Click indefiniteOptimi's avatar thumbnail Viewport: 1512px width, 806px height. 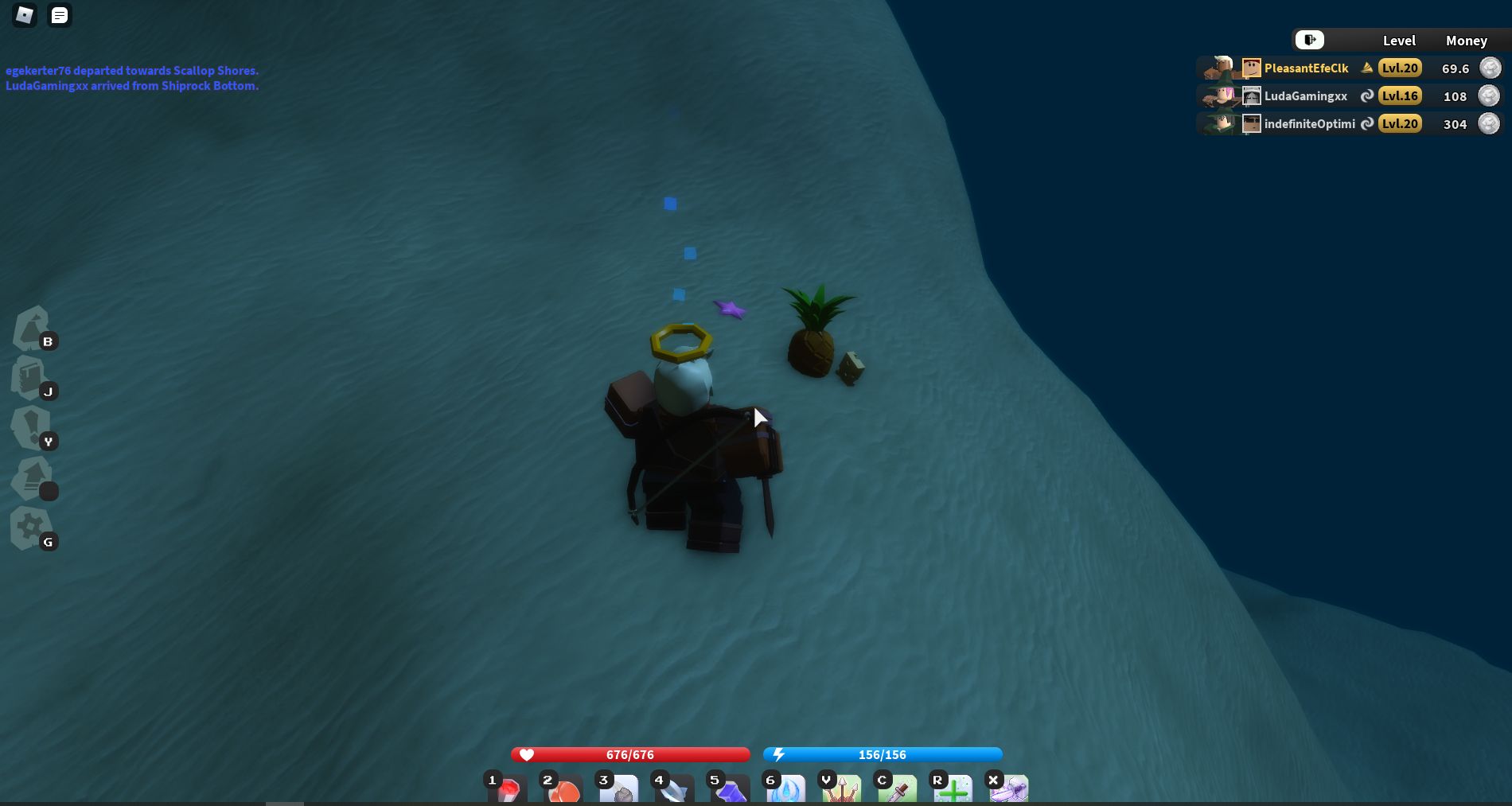tap(1252, 123)
